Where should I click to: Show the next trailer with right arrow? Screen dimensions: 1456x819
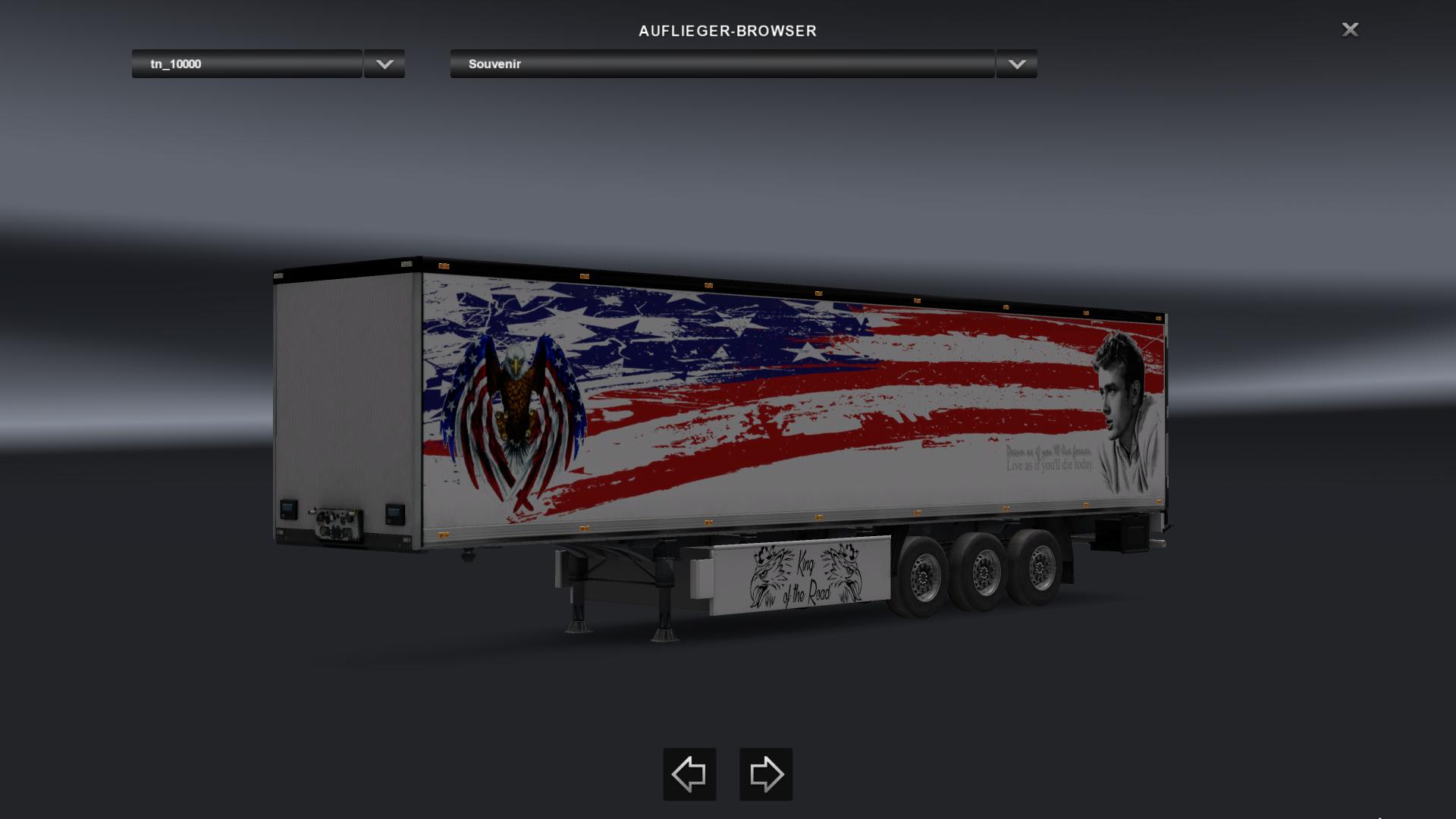click(x=766, y=774)
